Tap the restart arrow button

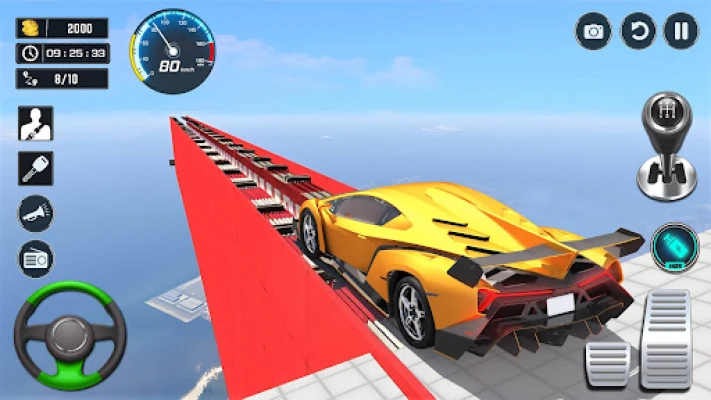638,31
